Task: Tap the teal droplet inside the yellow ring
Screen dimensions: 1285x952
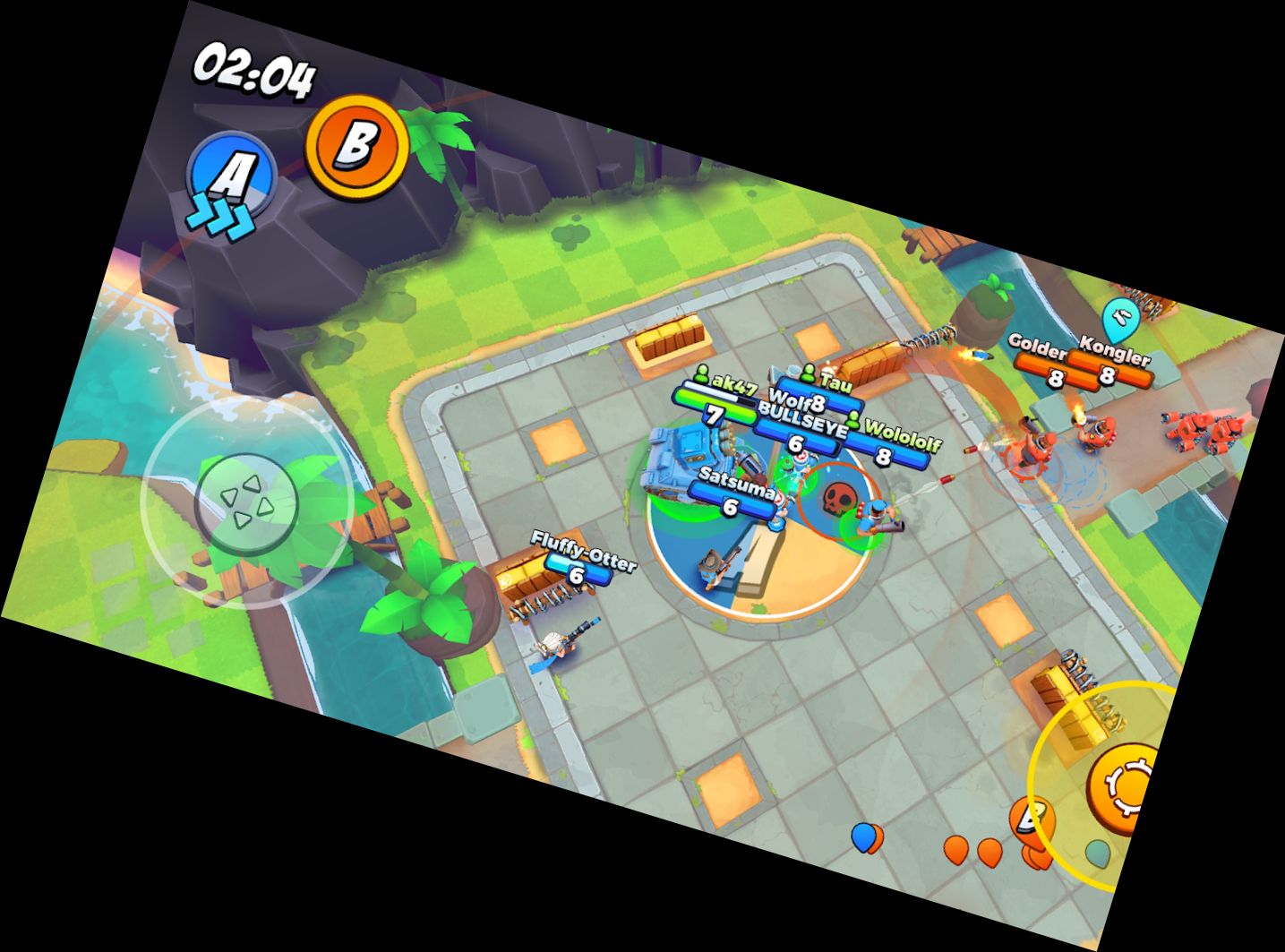Action: click(x=1096, y=853)
